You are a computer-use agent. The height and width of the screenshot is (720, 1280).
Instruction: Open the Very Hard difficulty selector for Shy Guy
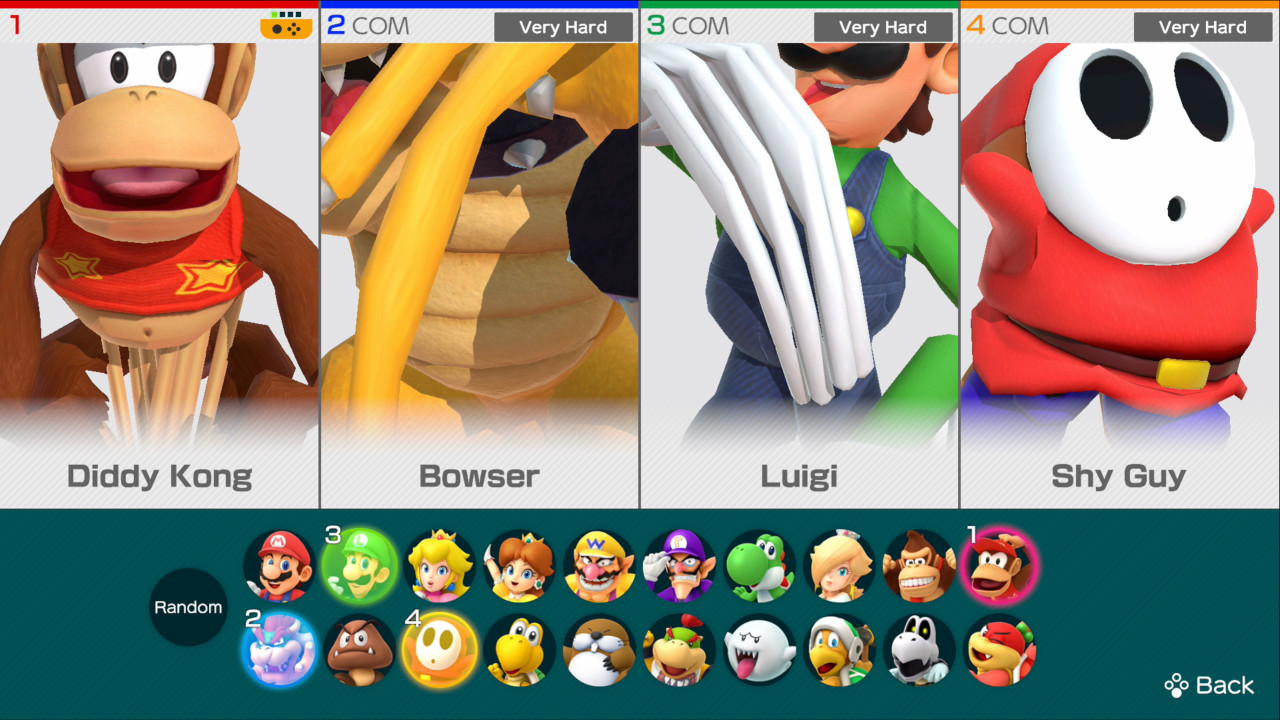pyautogui.click(x=1203, y=27)
